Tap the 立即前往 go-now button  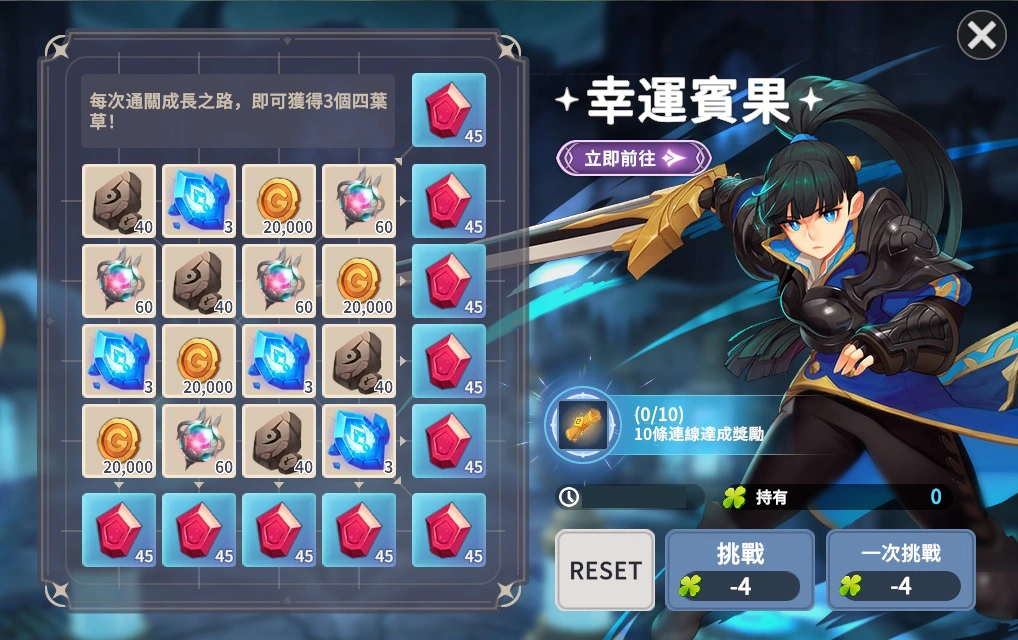[634, 157]
